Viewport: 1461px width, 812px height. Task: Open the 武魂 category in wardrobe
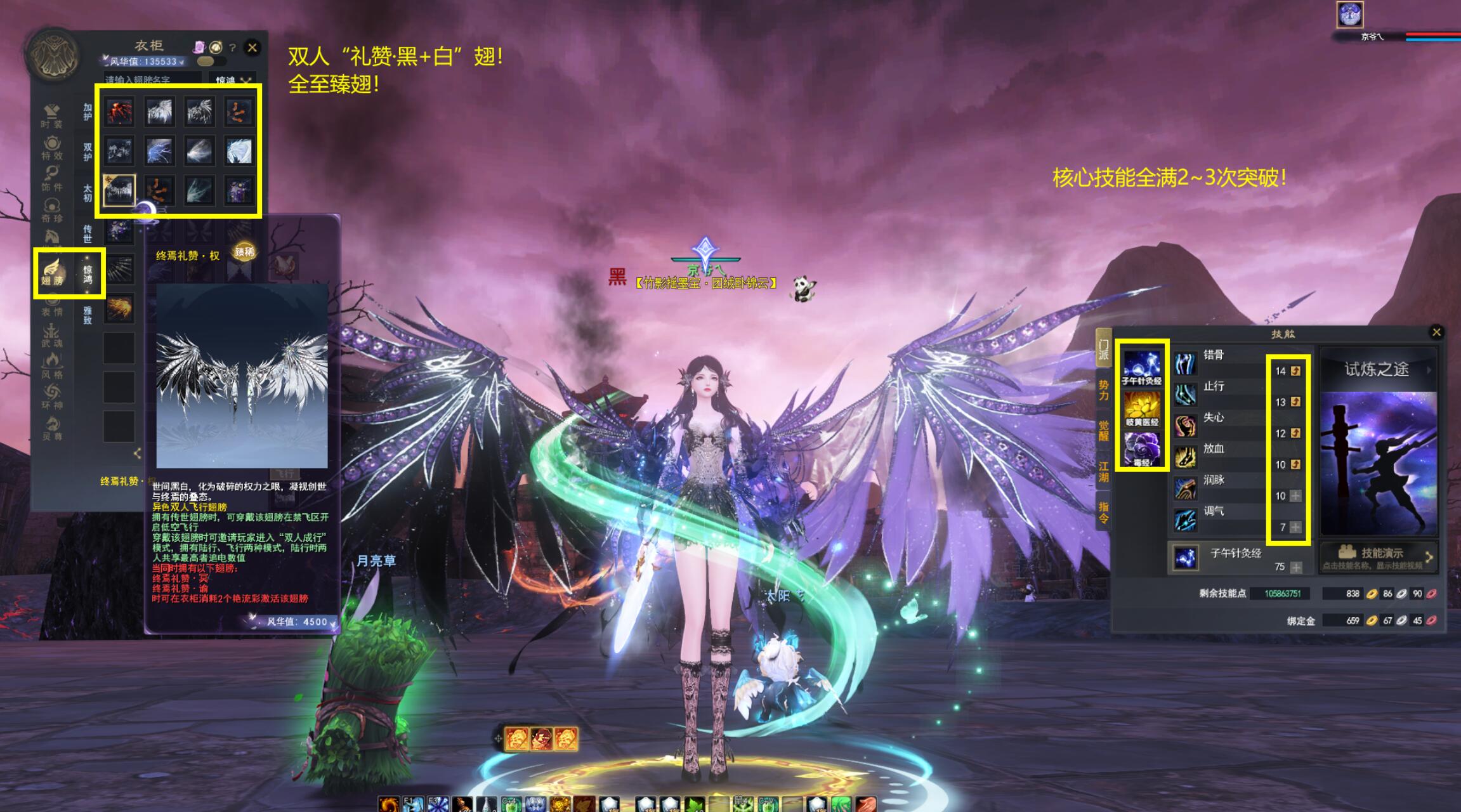(52, 335)
